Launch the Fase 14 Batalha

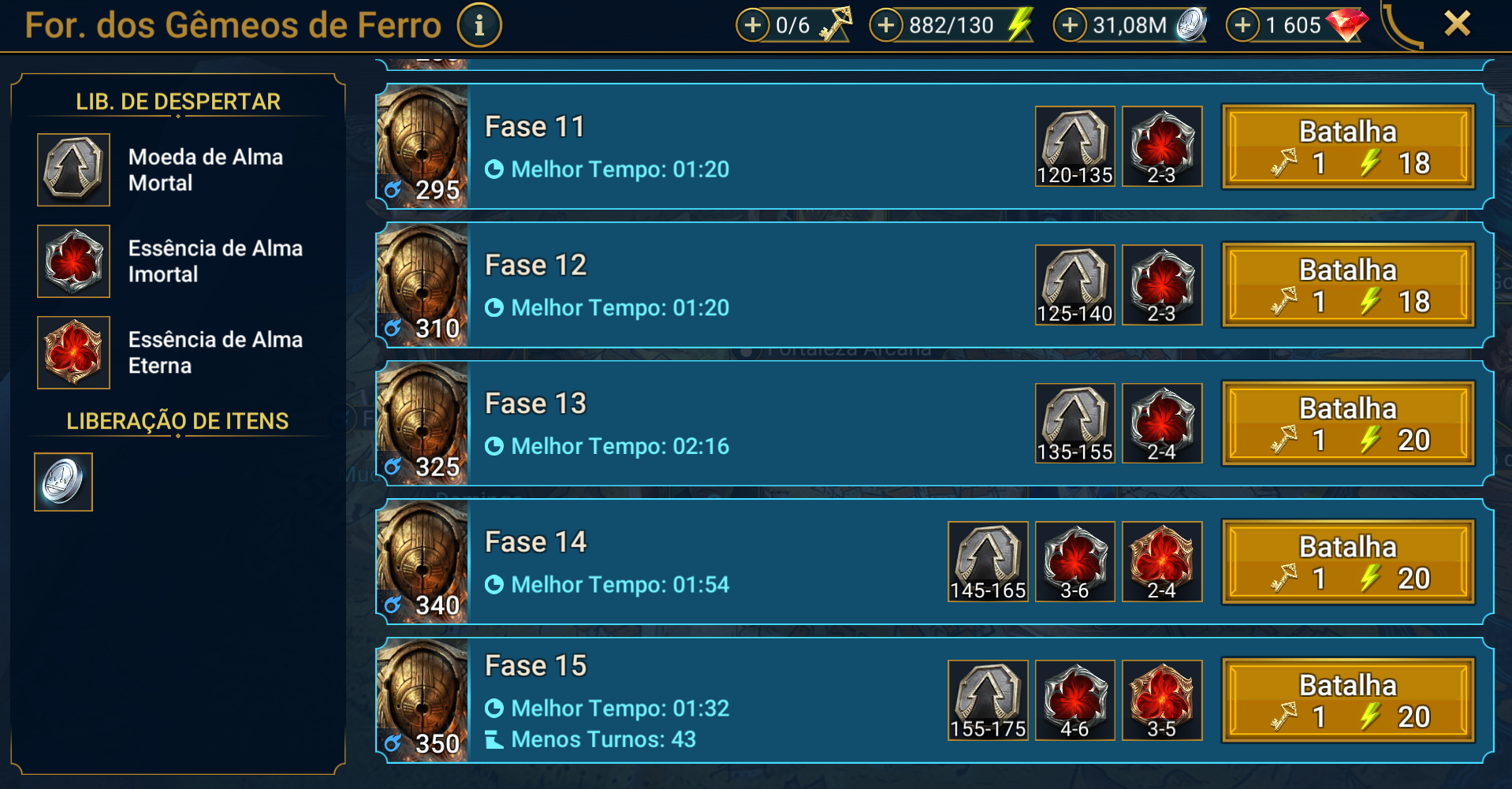click(1347, 562)
